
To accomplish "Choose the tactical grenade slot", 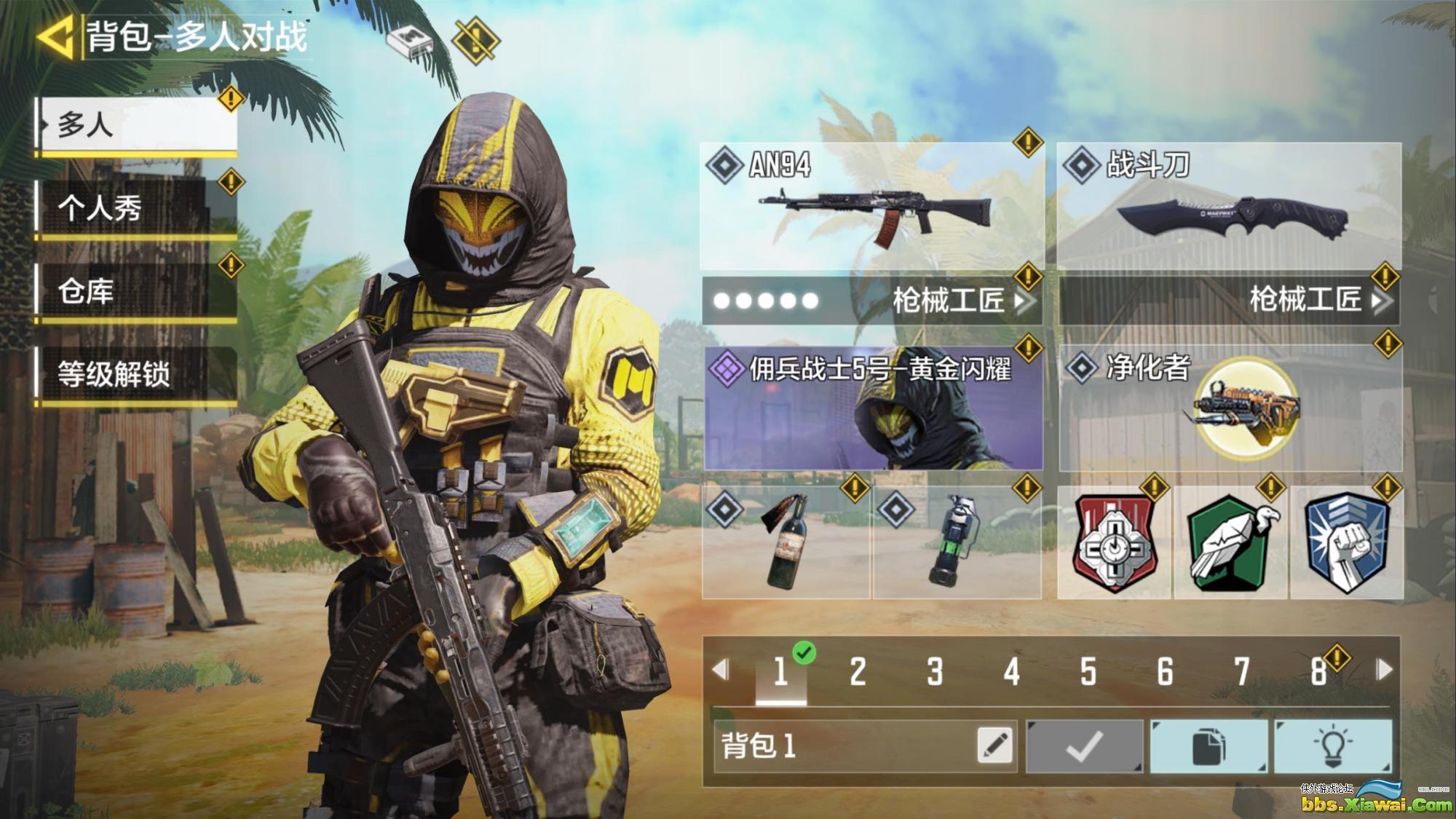I will pos(957,542).
